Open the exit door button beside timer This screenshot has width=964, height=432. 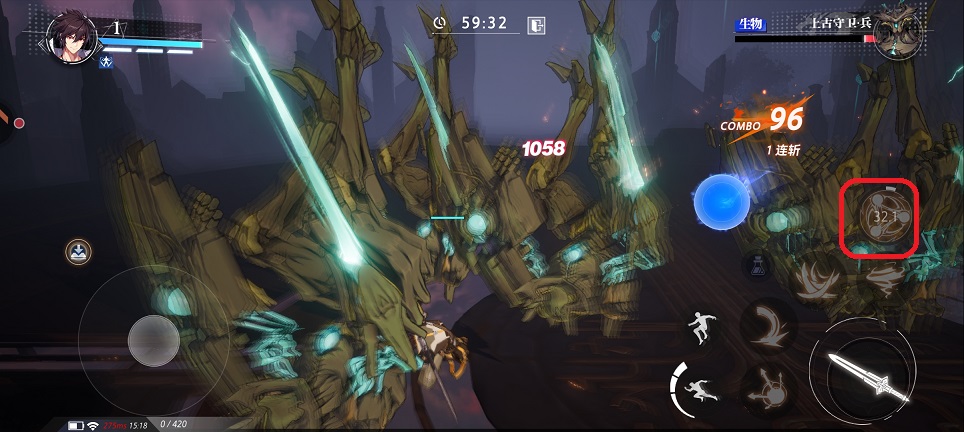[x=537, y=24]
